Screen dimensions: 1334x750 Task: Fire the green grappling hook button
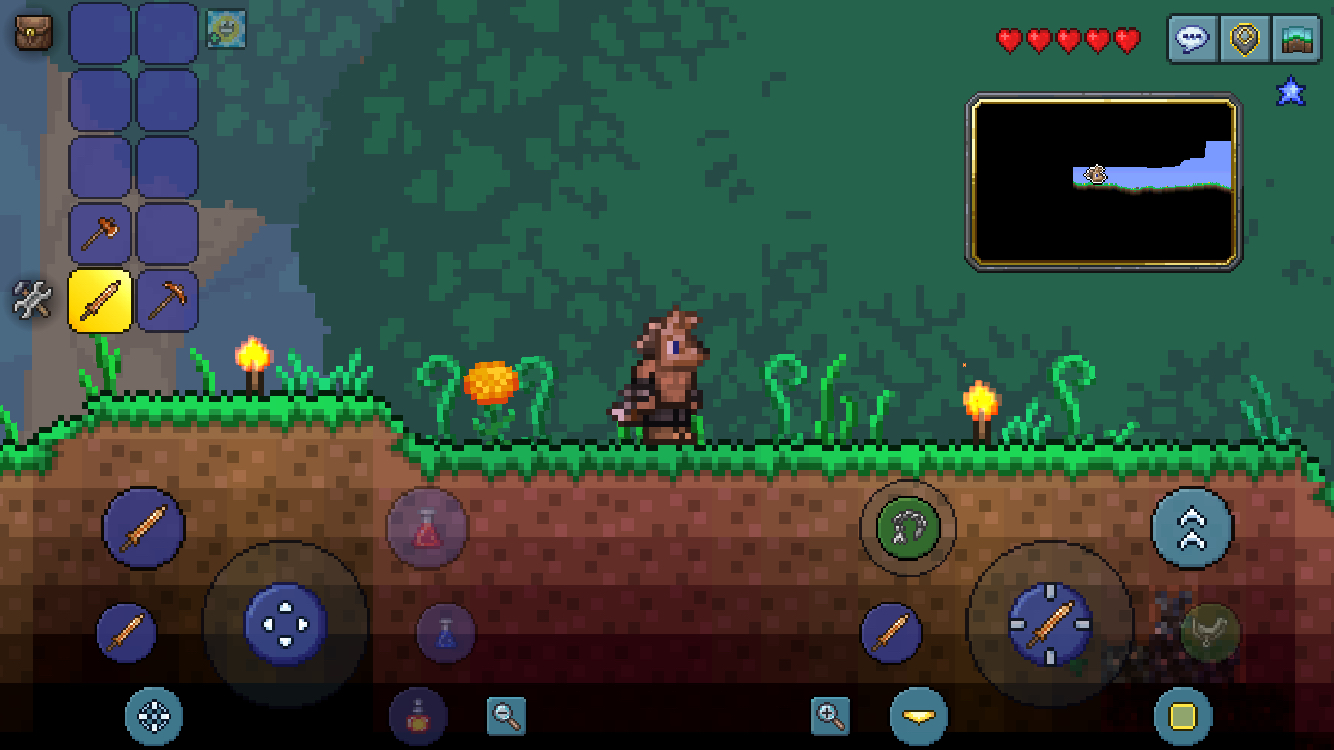pyautogui.click(x=907, y=527)
